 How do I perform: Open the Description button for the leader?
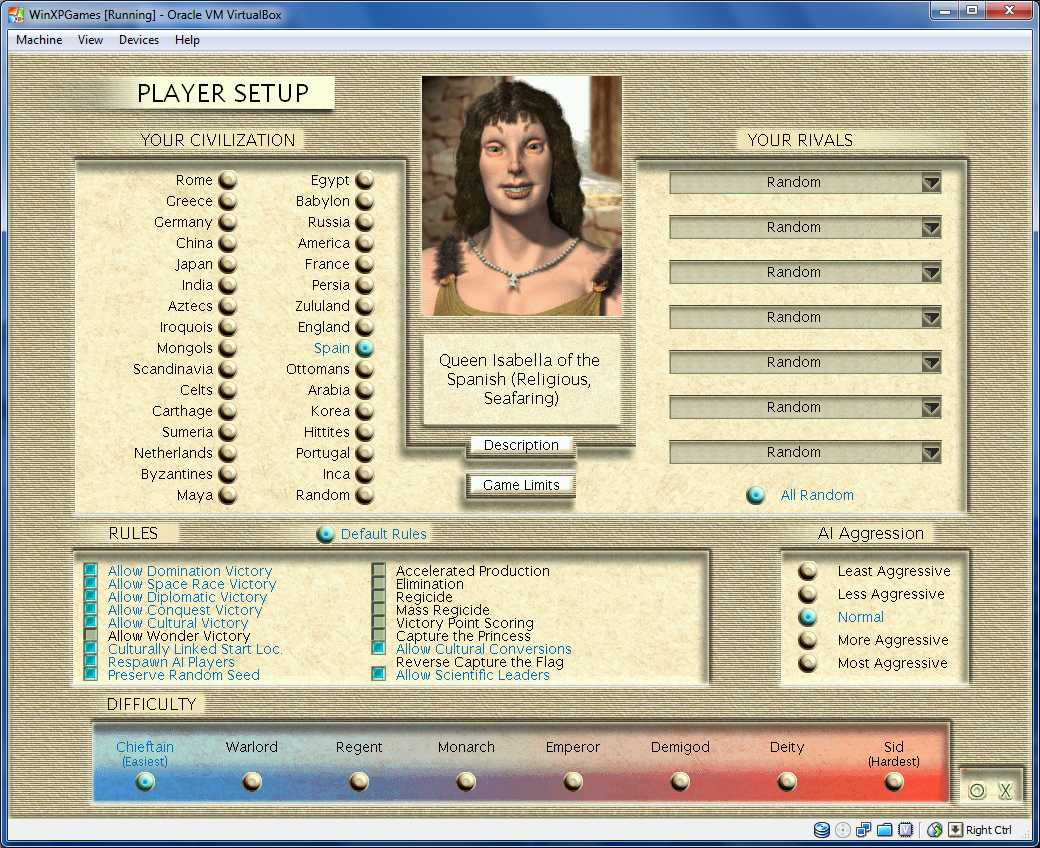(x=521, y=445)
